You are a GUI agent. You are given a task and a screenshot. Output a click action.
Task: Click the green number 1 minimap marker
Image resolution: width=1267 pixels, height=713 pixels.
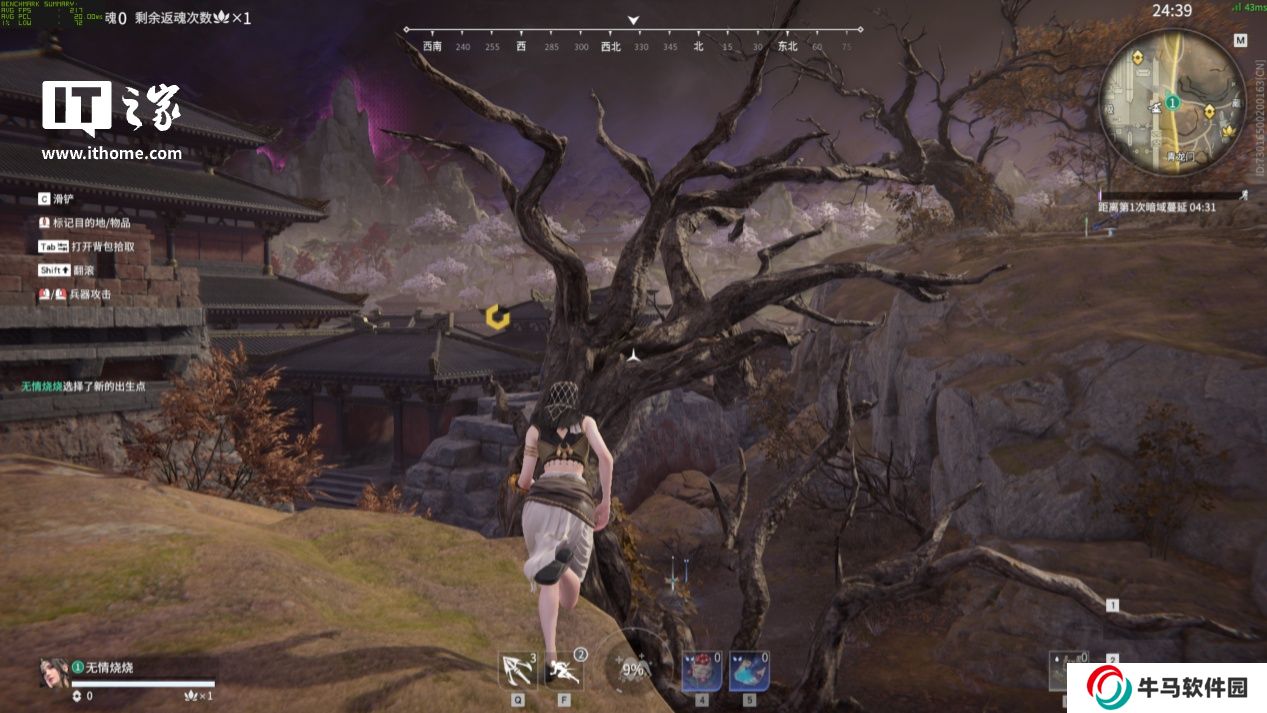click(x=1172, y=102)
